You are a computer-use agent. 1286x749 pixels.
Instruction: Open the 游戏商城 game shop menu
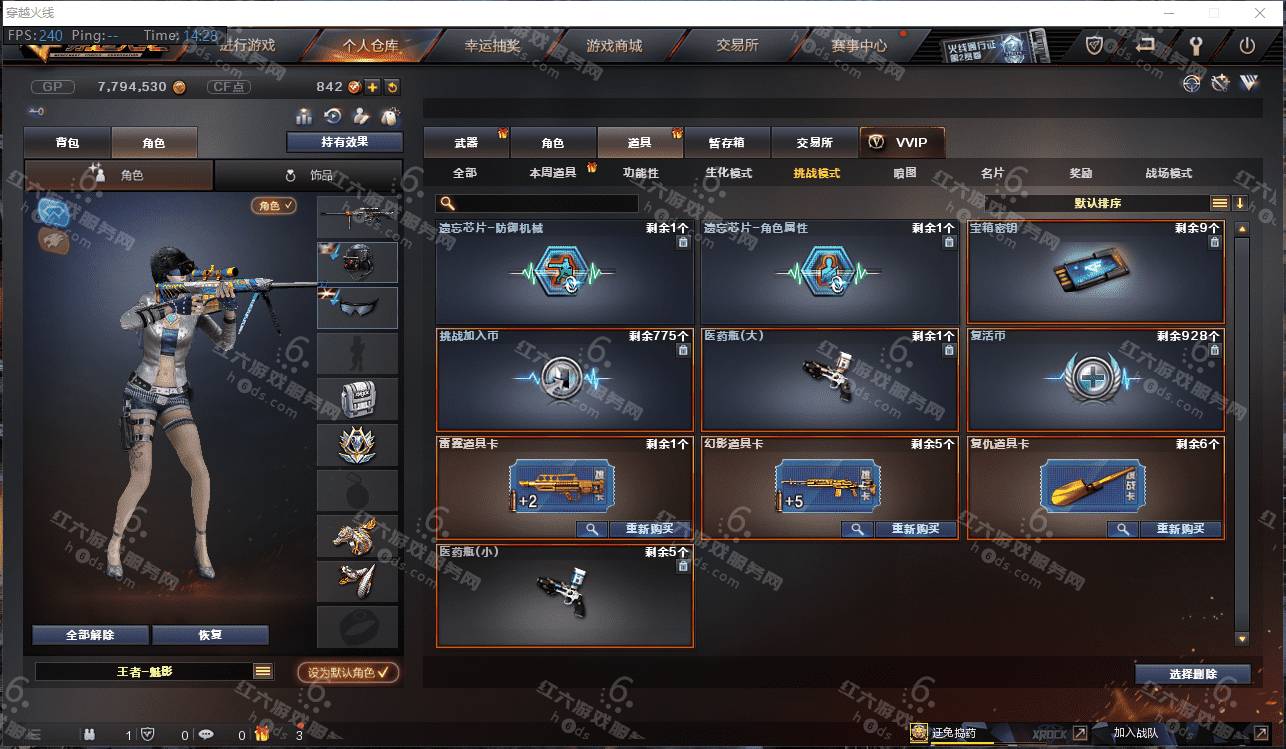[x=614, y=45]
